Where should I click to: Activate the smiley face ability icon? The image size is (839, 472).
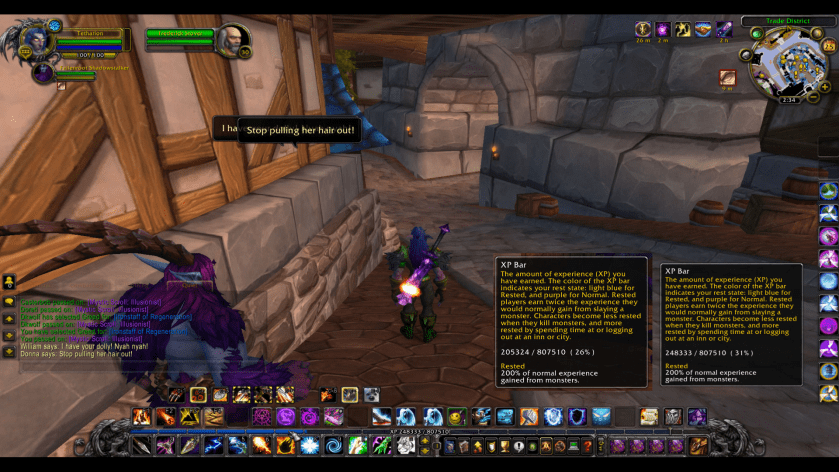(457, 416)
